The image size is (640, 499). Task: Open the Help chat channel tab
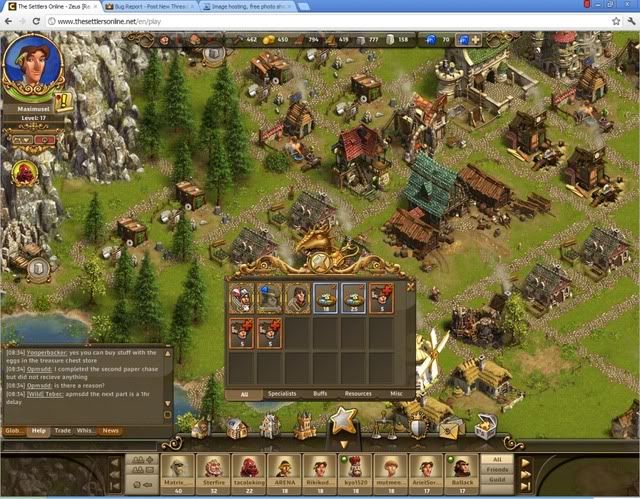point(40,431)
